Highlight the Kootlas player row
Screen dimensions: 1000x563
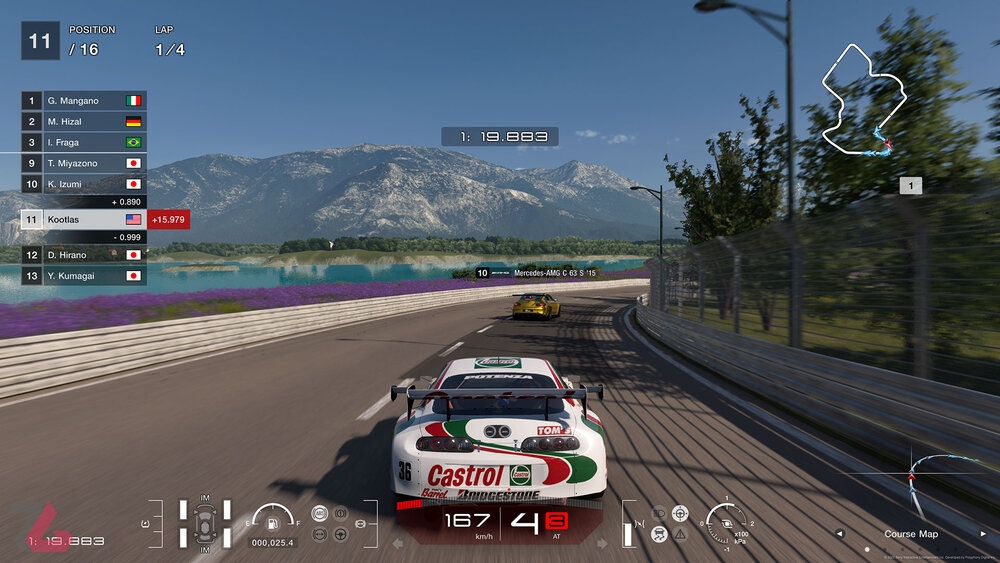tap(84, 219)
